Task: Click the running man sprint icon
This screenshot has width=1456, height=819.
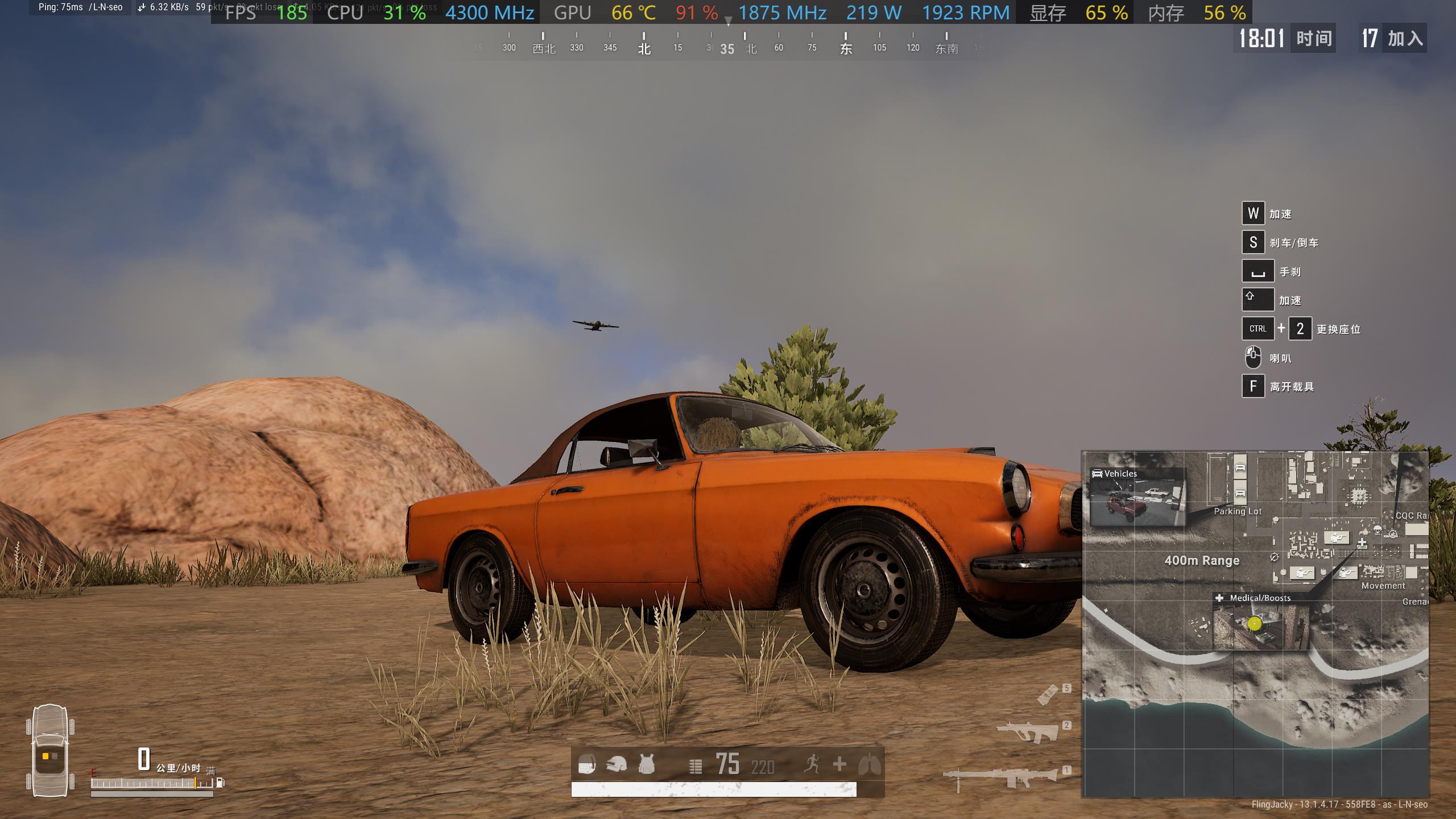Action: click(x=812, y=764)
